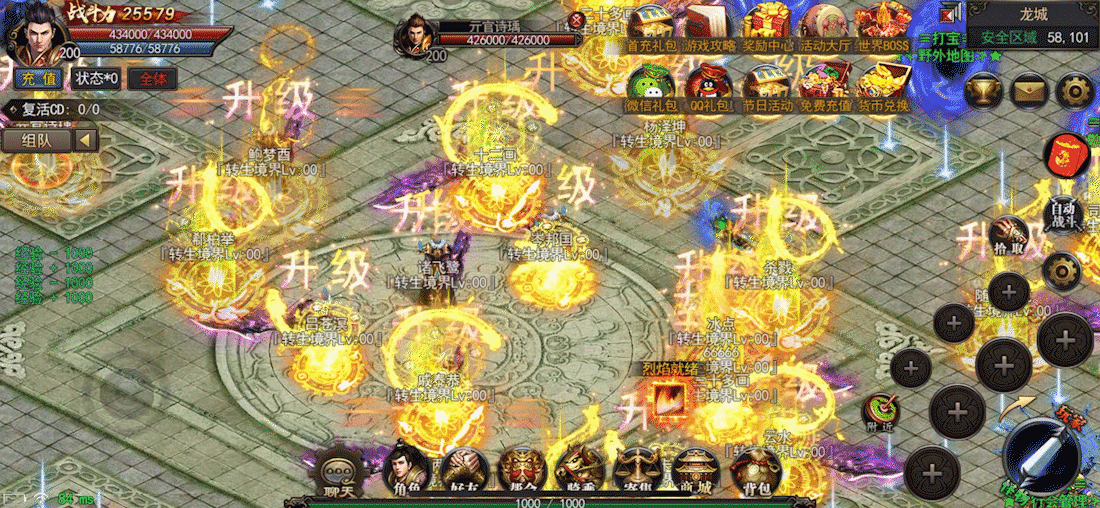
Task: Open the trophy ranking icon
Action: pos(984,91)
